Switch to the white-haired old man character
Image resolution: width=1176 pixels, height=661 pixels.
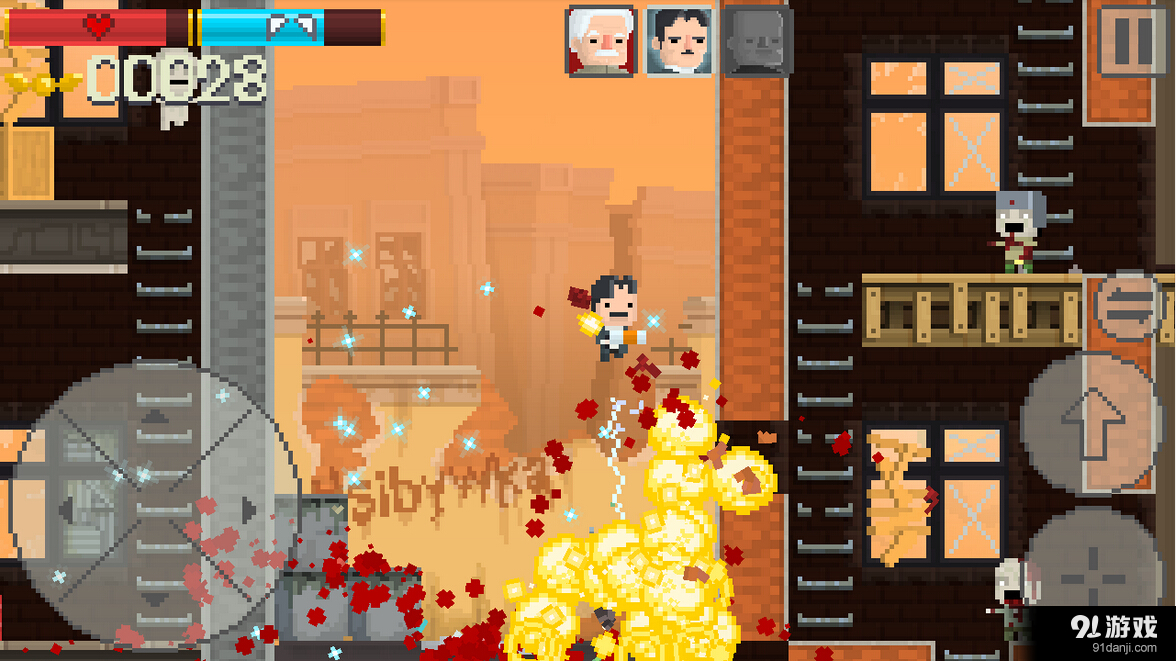point(600,41)
